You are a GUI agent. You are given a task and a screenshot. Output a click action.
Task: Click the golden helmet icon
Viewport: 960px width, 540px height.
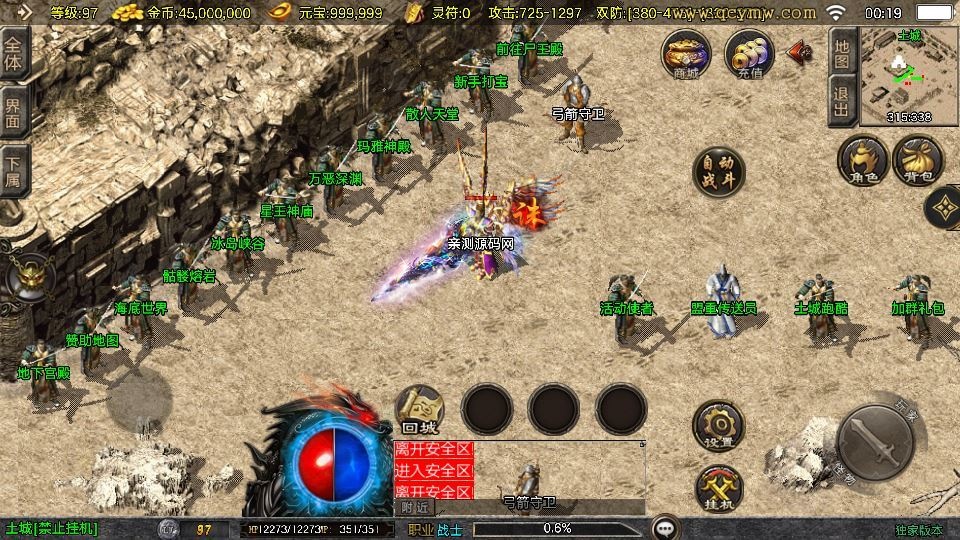27,278
